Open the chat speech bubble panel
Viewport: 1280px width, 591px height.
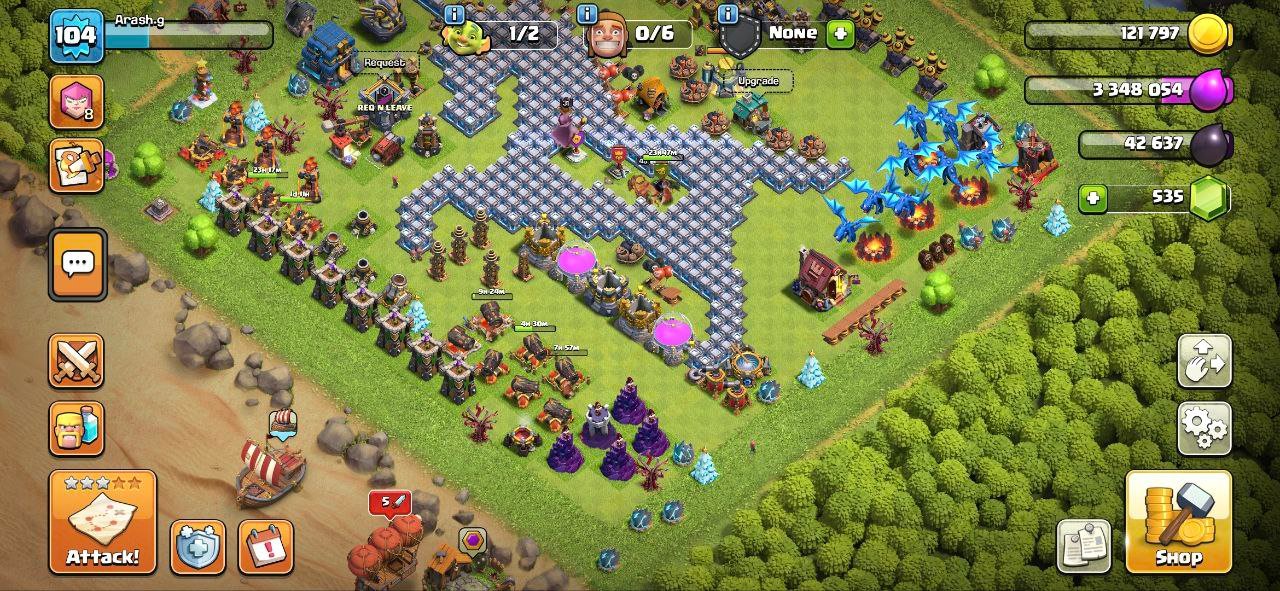pos(77,264)
